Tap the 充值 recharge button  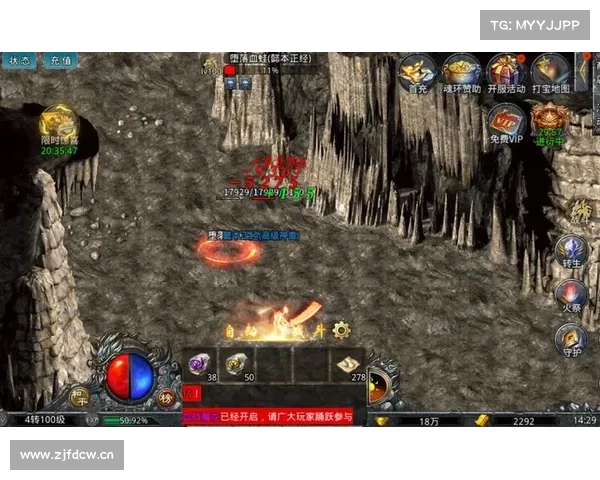pos(61,60)
